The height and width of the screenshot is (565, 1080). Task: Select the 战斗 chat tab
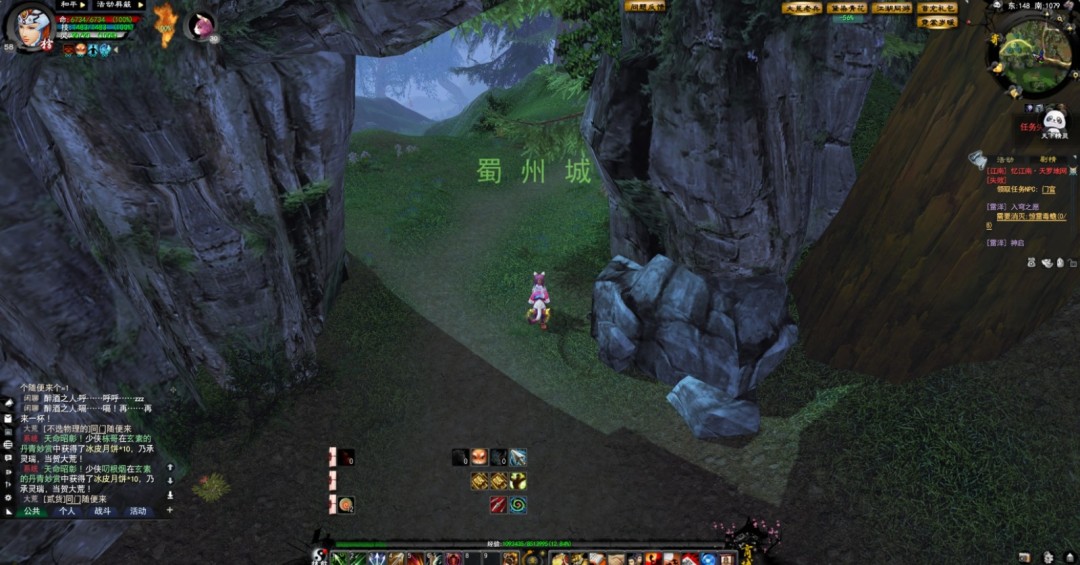102,511
